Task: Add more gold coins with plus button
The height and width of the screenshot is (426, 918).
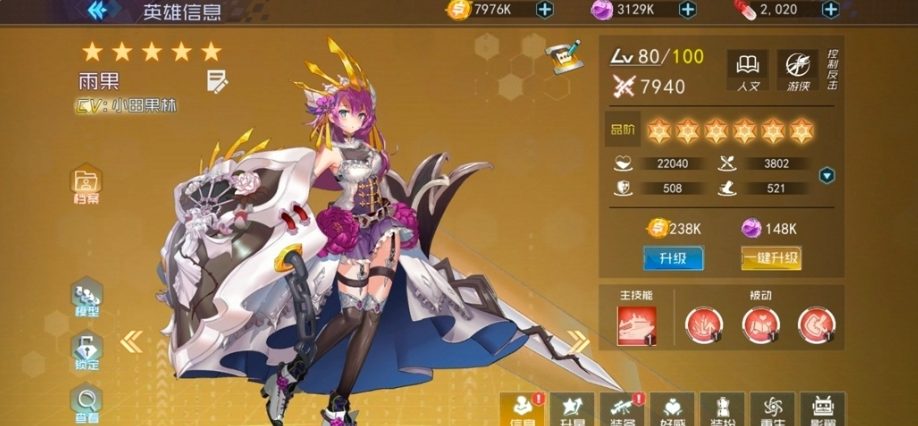Action: tap(544, 10)
